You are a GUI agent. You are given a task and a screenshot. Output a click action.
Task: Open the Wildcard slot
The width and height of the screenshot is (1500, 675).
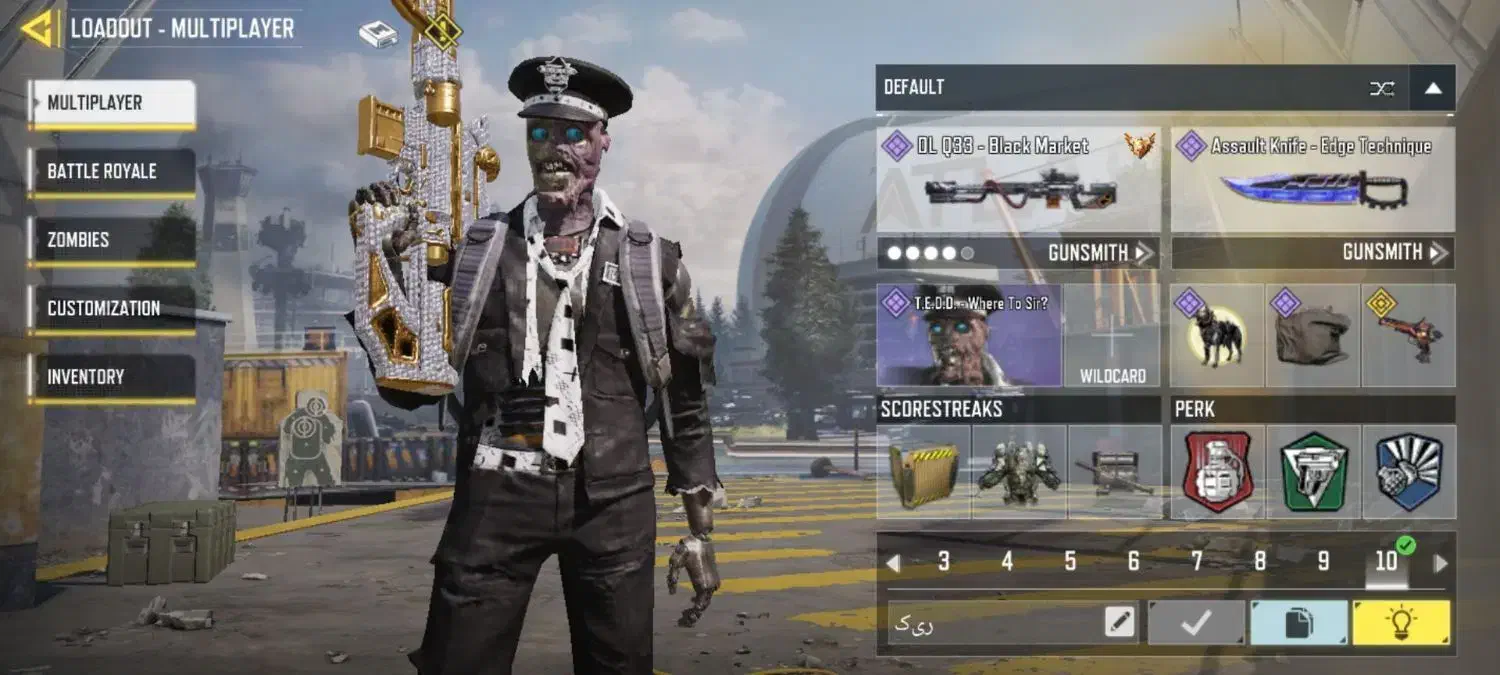(1112, 336)
